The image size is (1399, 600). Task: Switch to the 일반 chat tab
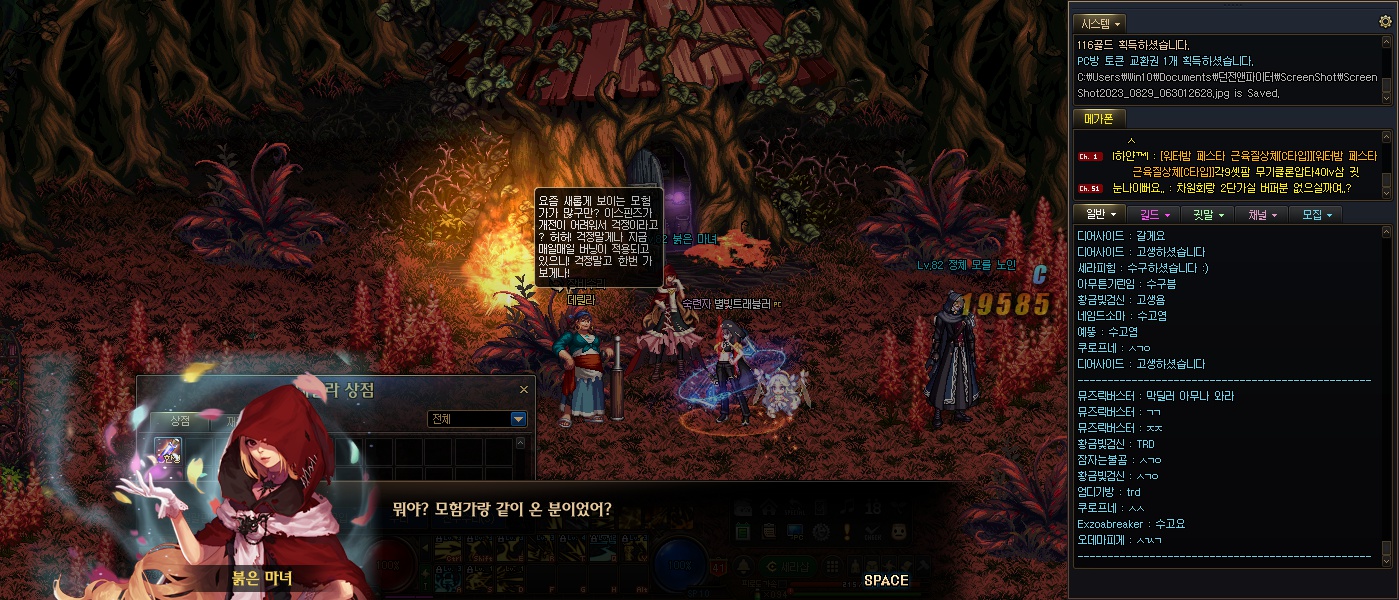coord(1100,214)
